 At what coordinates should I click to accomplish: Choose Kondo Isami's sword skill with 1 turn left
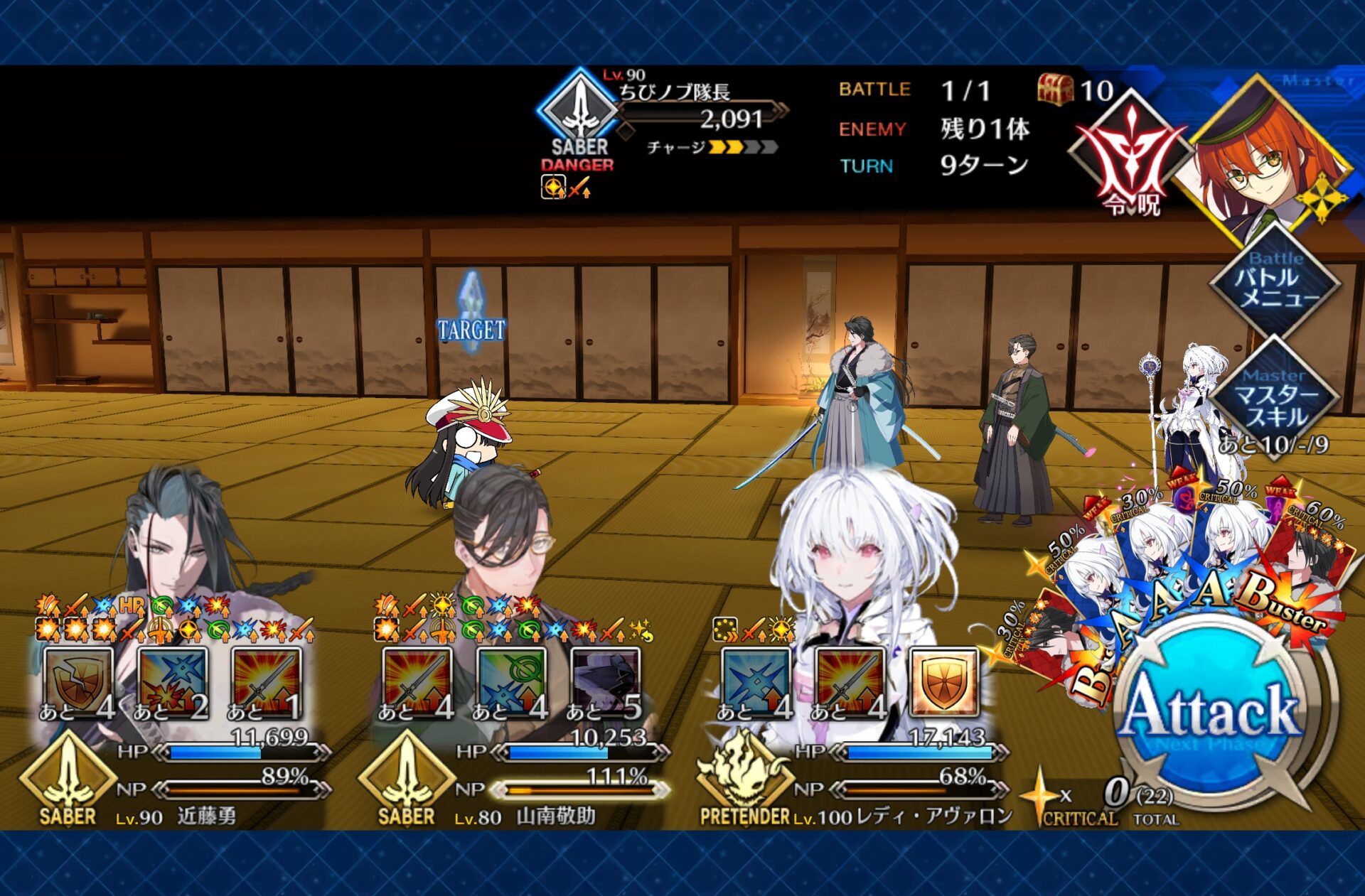266,682
